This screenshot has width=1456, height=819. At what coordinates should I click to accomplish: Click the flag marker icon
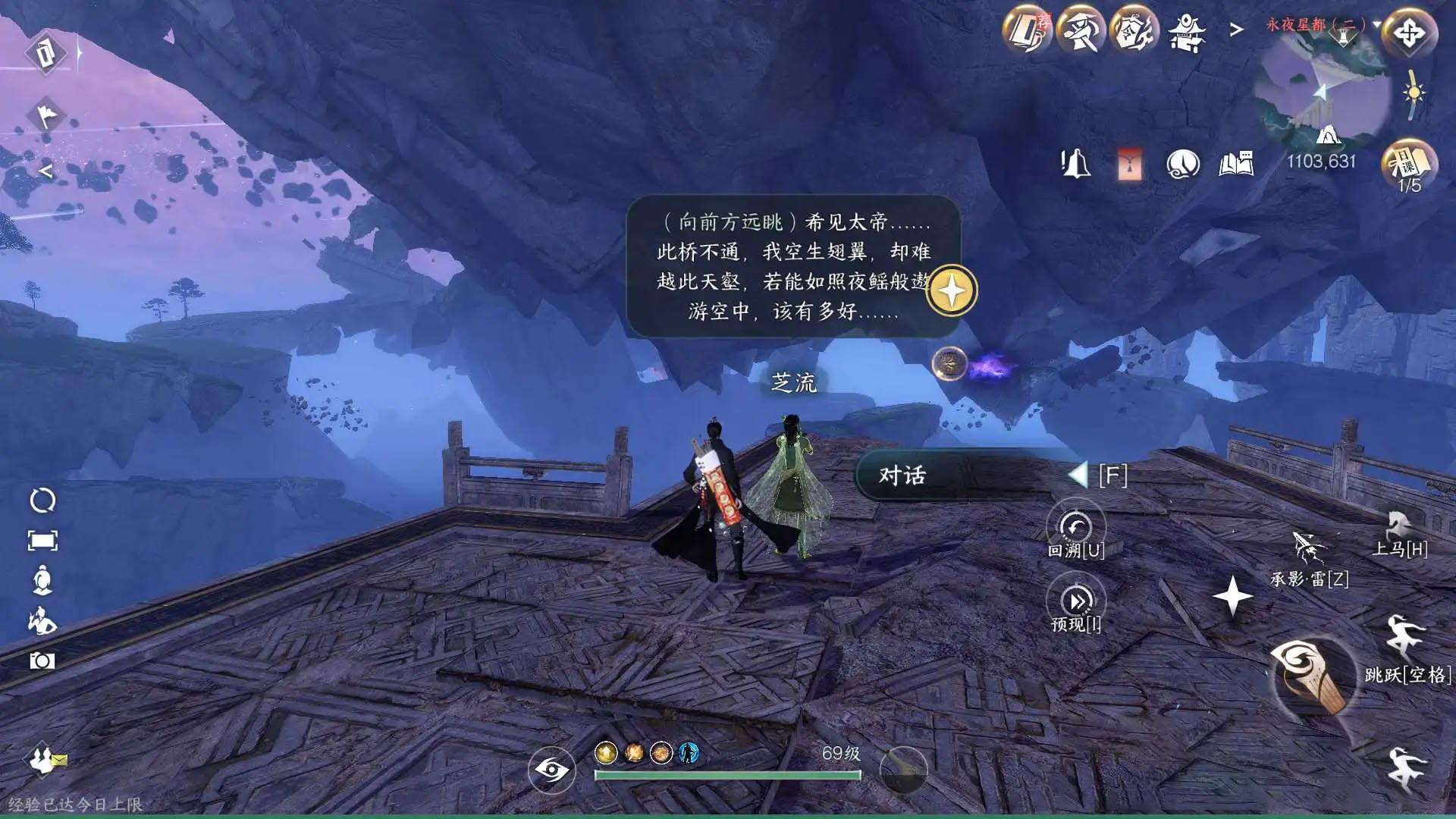point(46,115)
